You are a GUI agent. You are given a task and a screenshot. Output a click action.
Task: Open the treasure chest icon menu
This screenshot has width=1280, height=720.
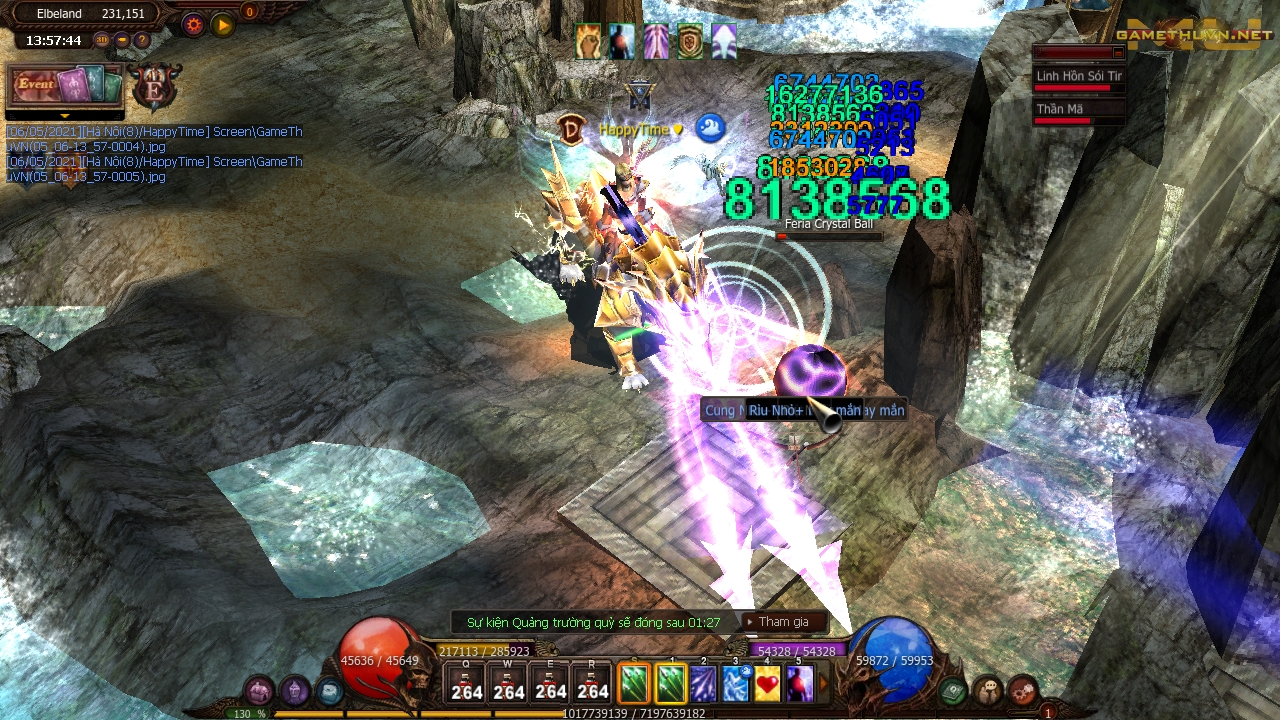pos(954,690)
